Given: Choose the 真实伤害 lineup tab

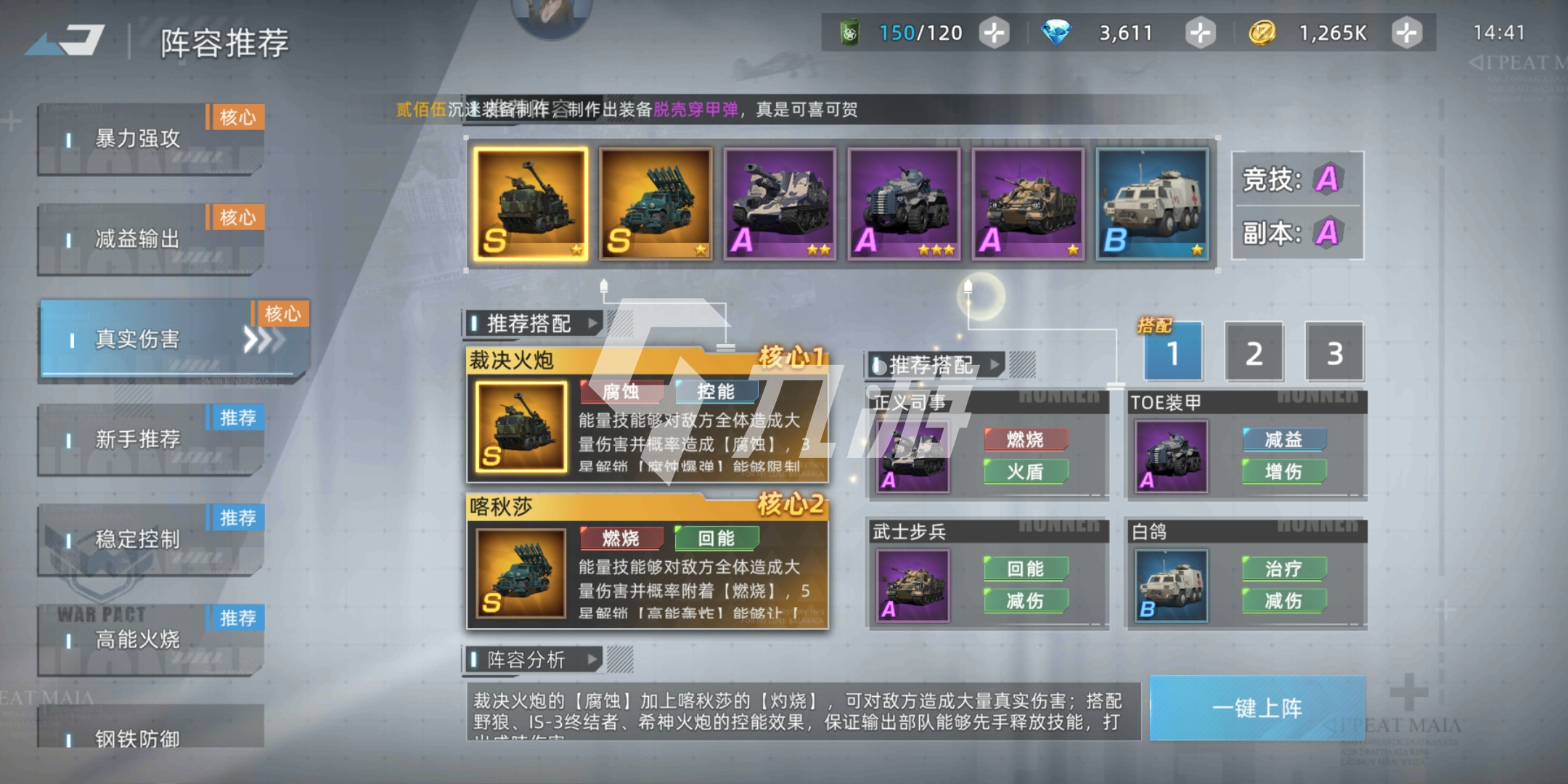Looking at the screenshot, I should pyautogui.click(x=173, y=340).
